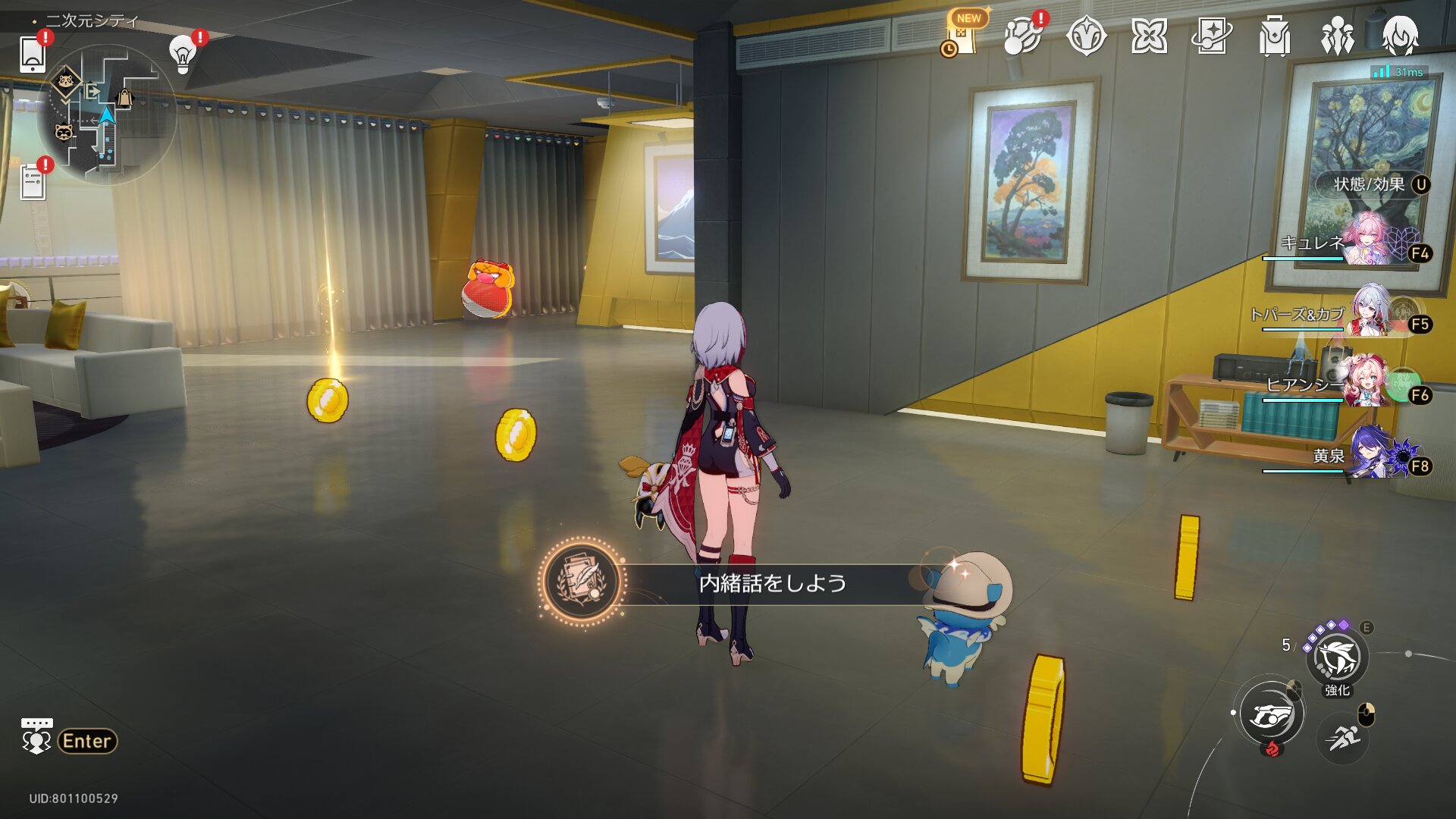Open the planet-route icon with red alert
The width and height of the screenshot is (1456, 819).
(x=1022, y=36)
